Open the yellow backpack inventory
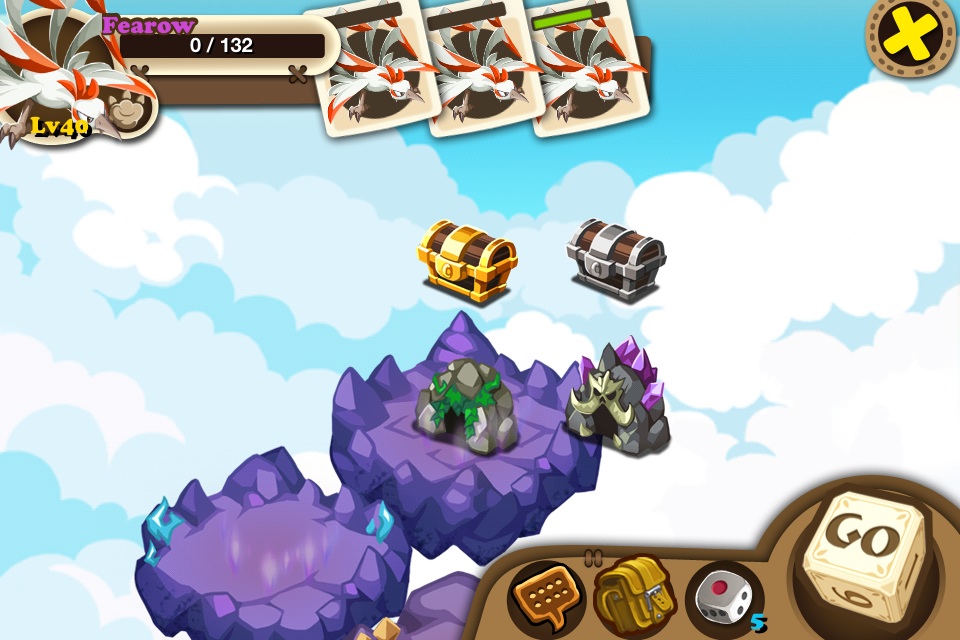 [632, 595]
